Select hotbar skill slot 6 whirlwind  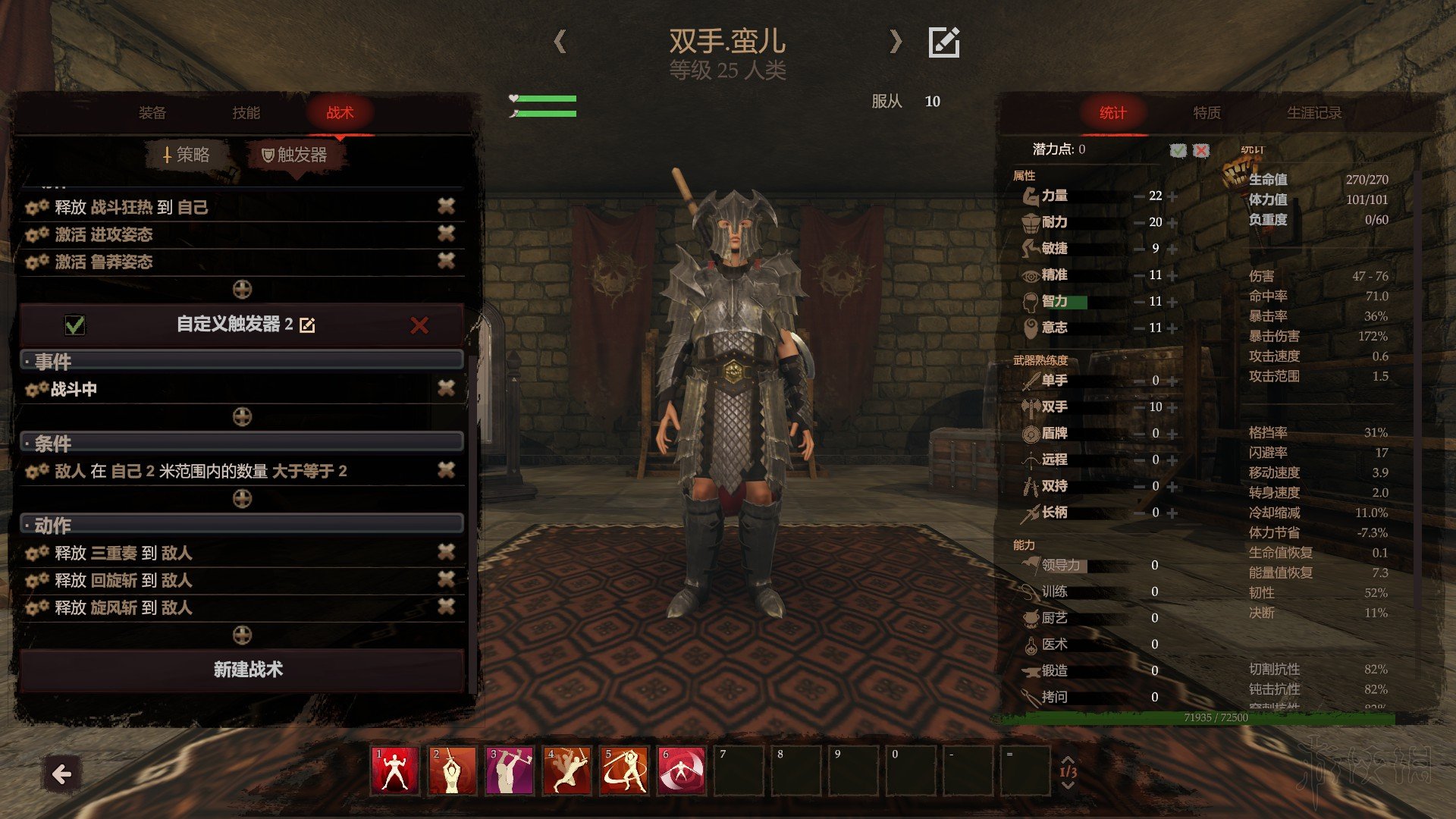tap(682, 770)
